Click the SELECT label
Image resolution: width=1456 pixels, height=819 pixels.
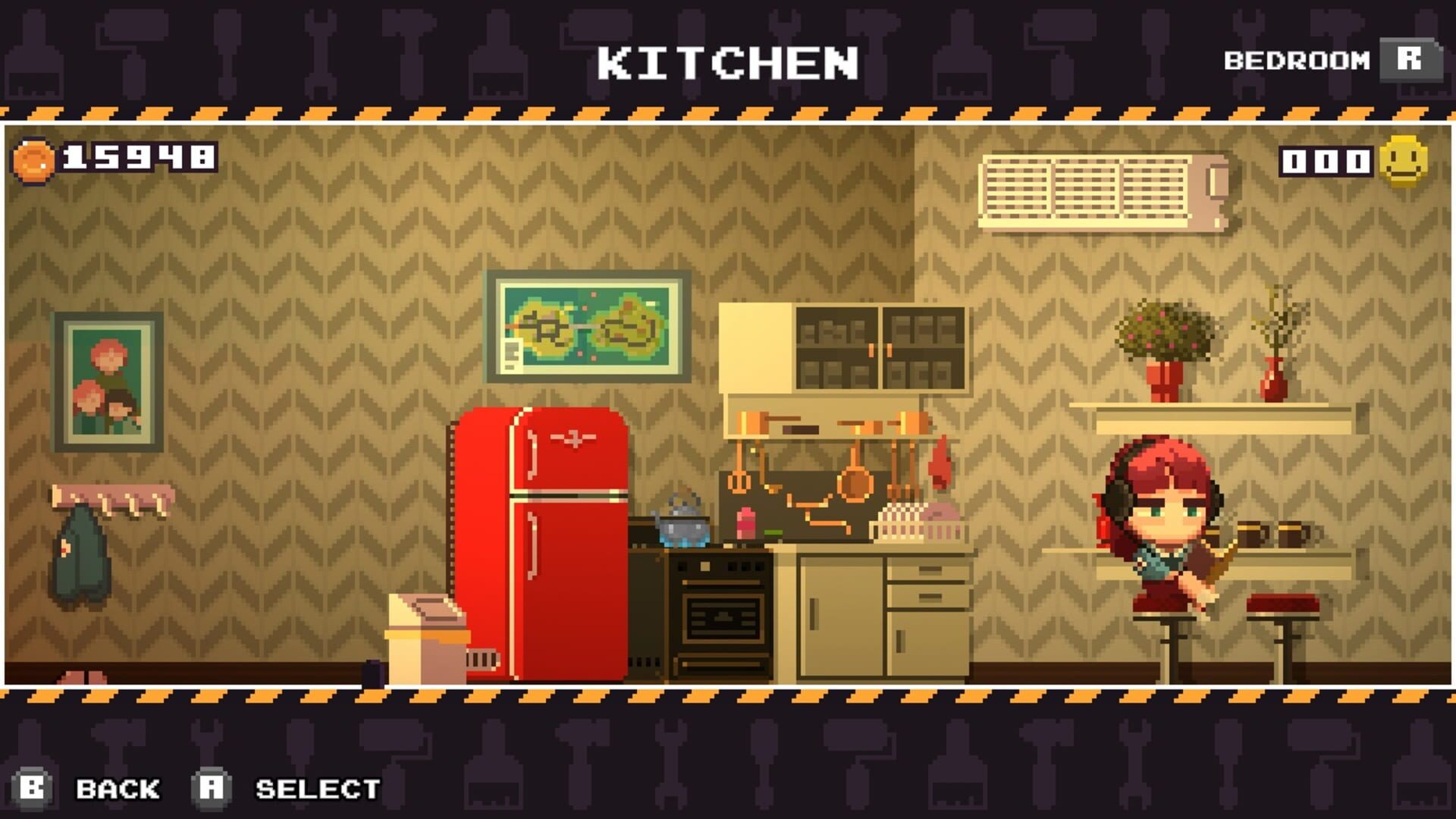318,789
